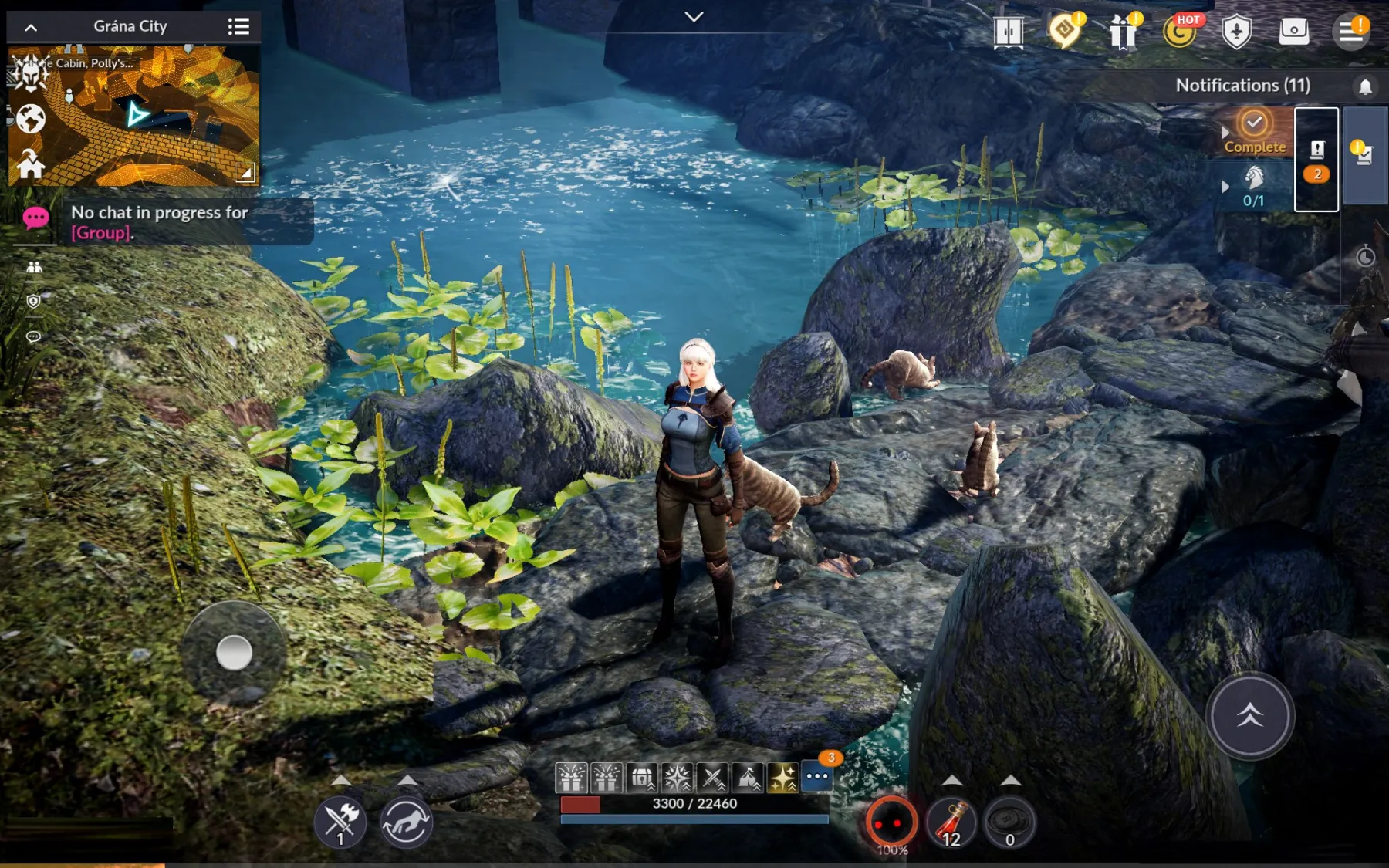Click the red HP bar above 3300/22460
Image resolution: width=1389 pixels, height=868 pixels.
click(579, 804)
